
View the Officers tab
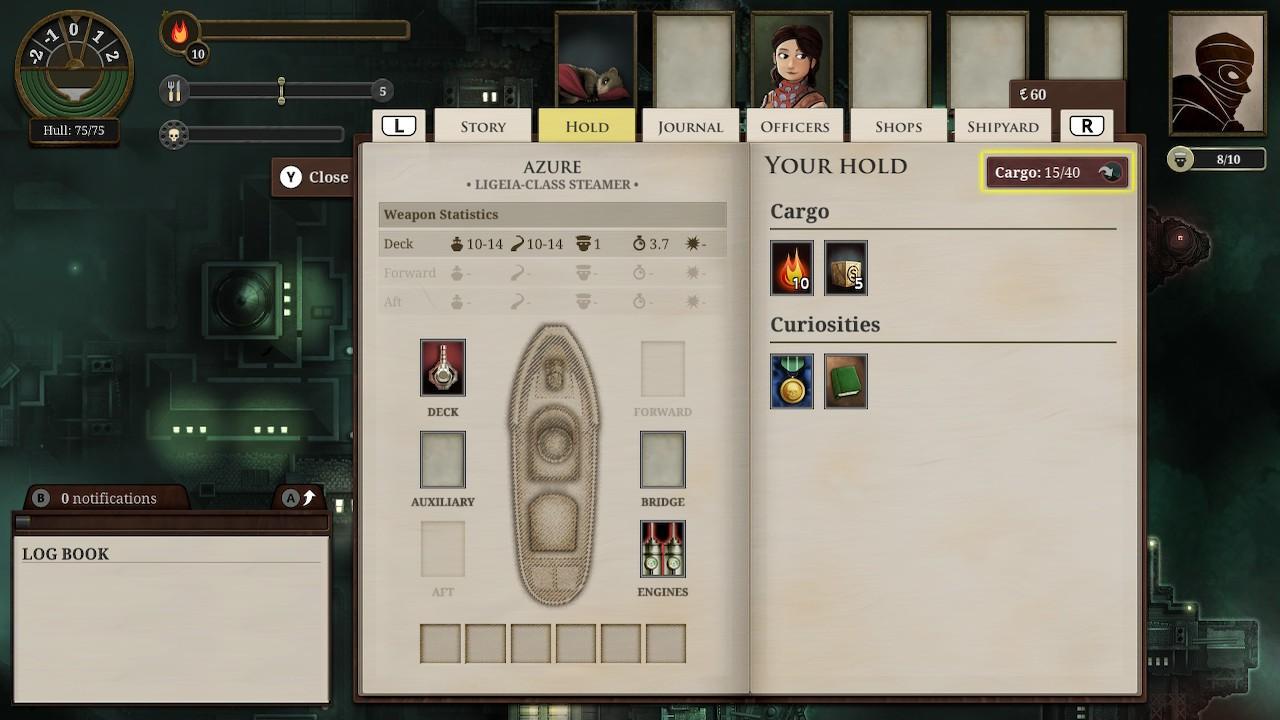(795, 126)
